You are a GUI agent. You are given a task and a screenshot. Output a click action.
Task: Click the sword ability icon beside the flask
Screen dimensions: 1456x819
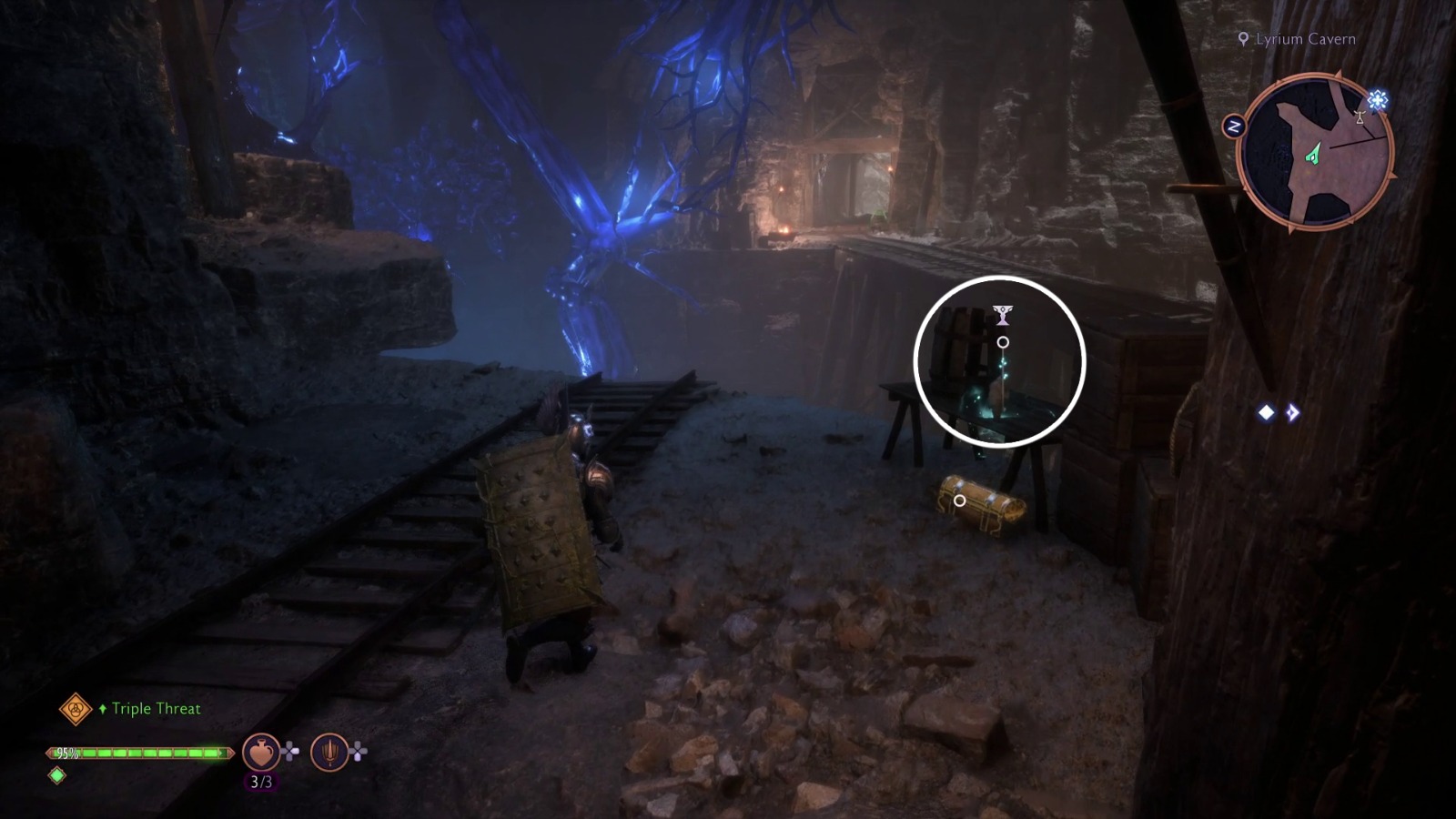point(330,751)
